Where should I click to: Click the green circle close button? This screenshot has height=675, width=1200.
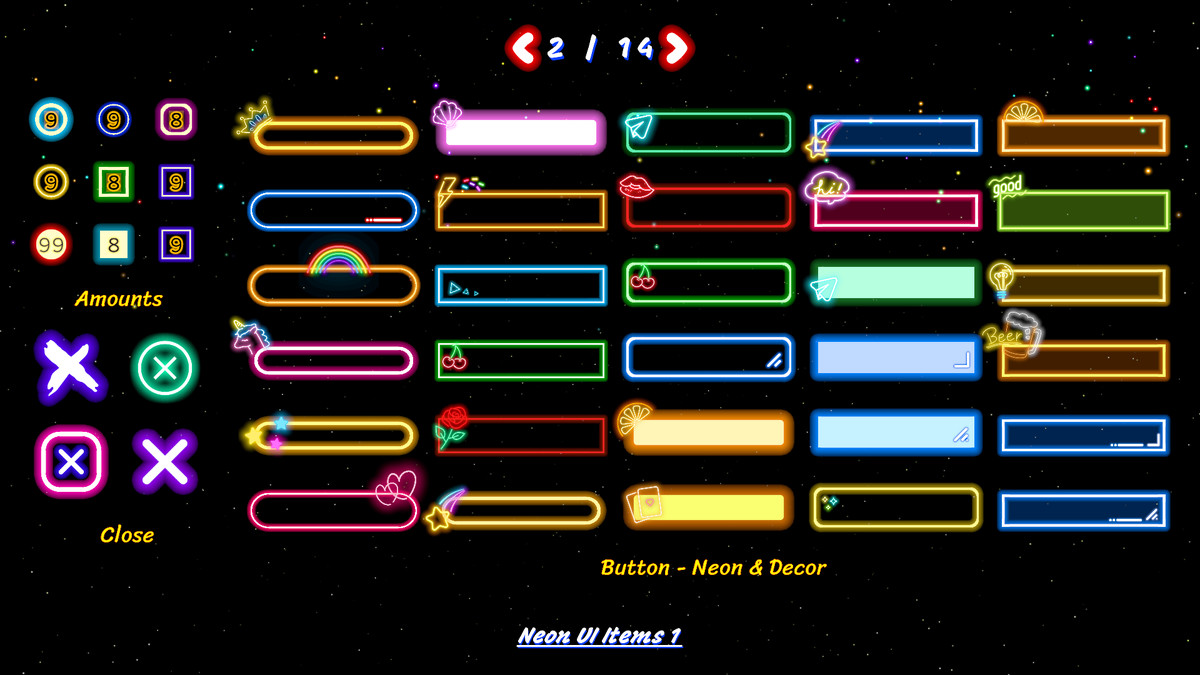165,368
